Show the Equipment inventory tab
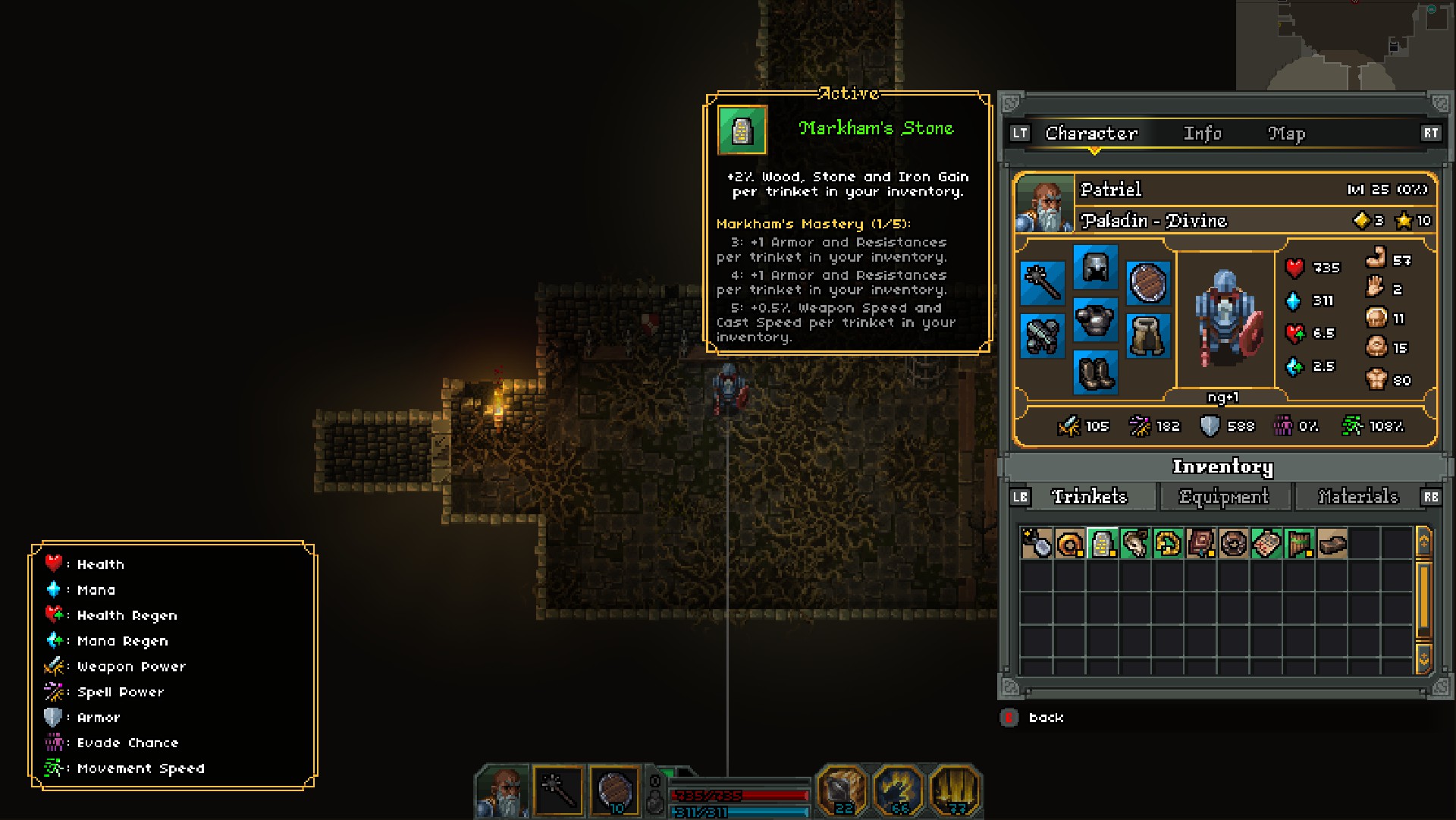The width and height of the screenshot is (1456, 820). point(1223,497)
